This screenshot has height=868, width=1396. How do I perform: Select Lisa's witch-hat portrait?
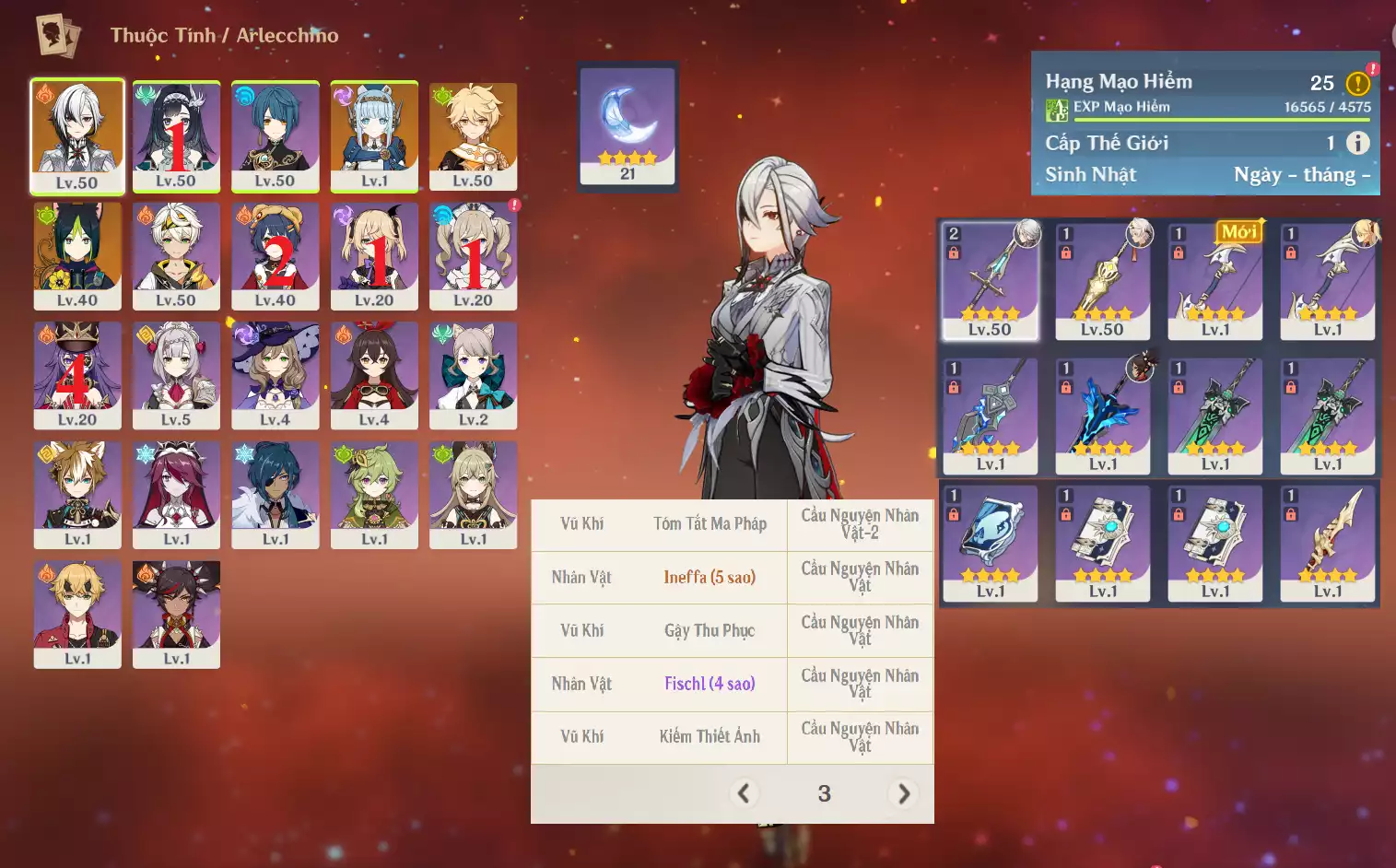[x=275, y=375]
